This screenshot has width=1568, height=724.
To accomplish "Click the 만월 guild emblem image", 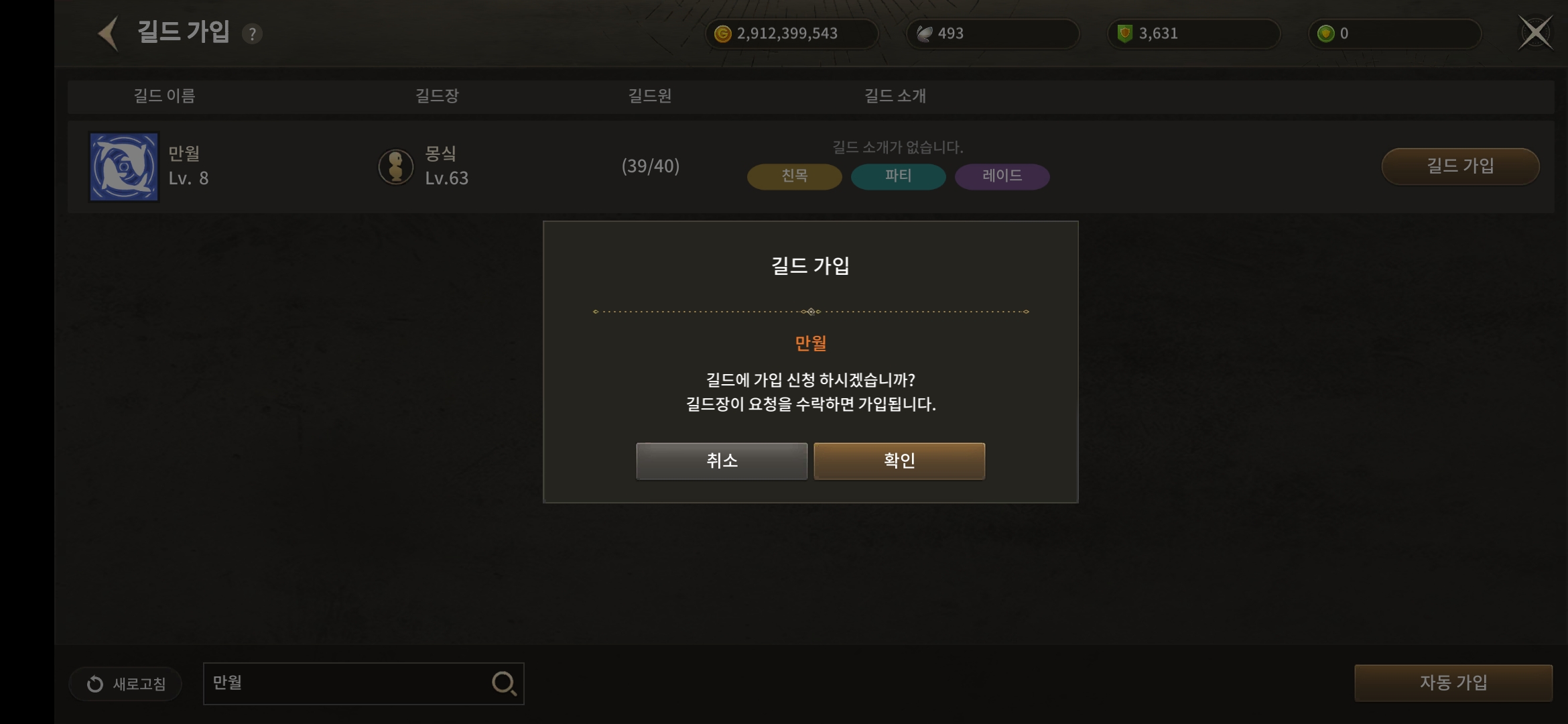I will [125, 166].
